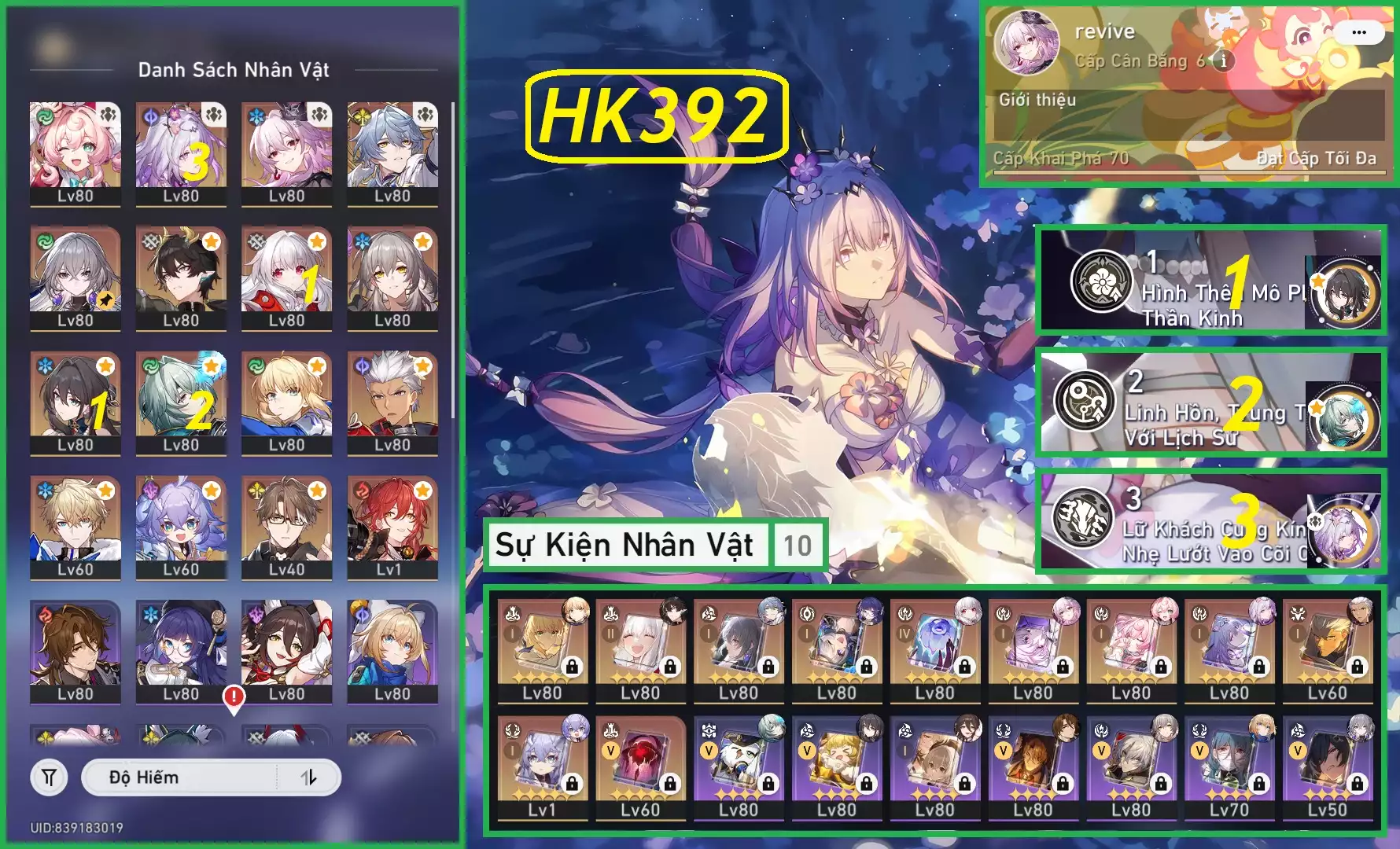Open the three-dot profile options
1400x849 pixels.
pos(1358,32)
